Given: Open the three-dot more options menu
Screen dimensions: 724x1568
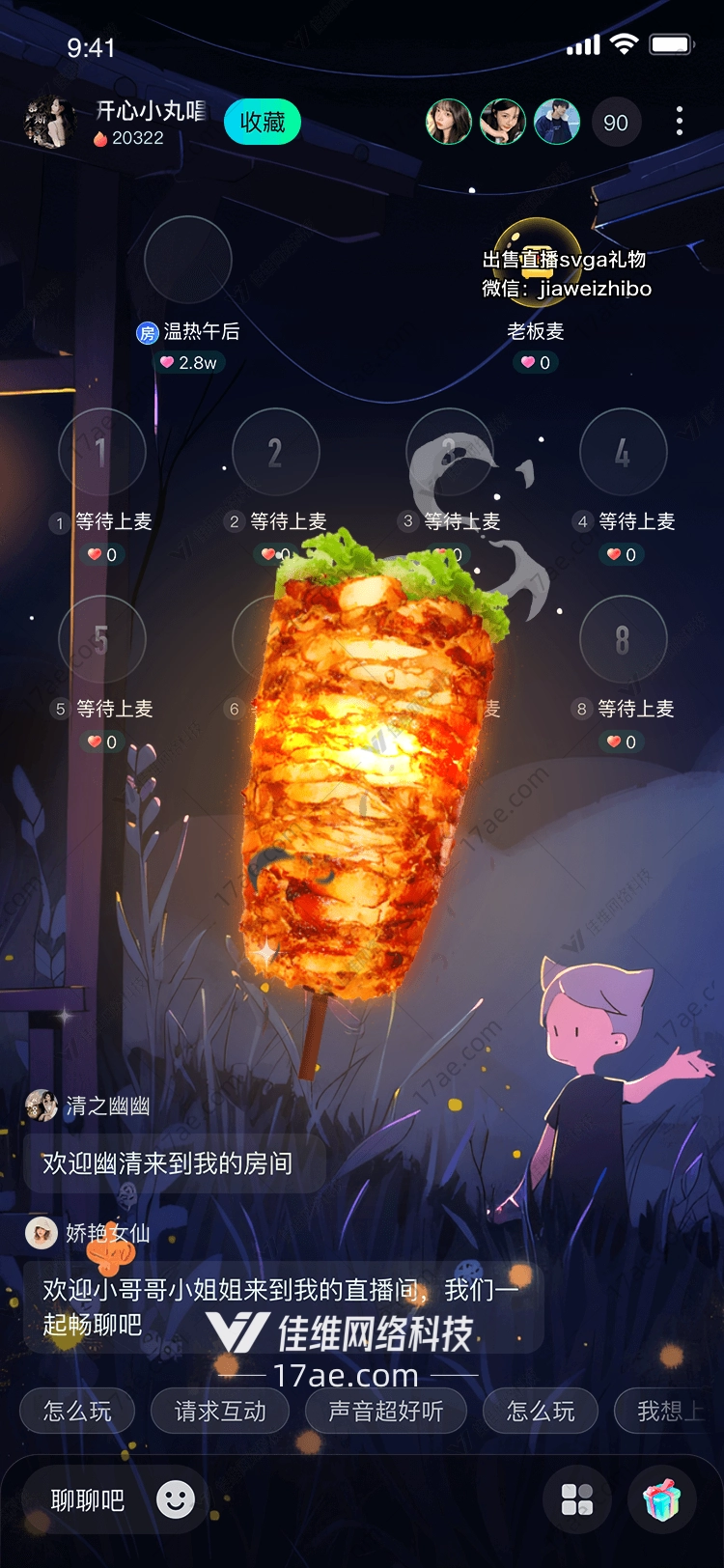Looking at the screenshot, I should click(x=680, y=122).
